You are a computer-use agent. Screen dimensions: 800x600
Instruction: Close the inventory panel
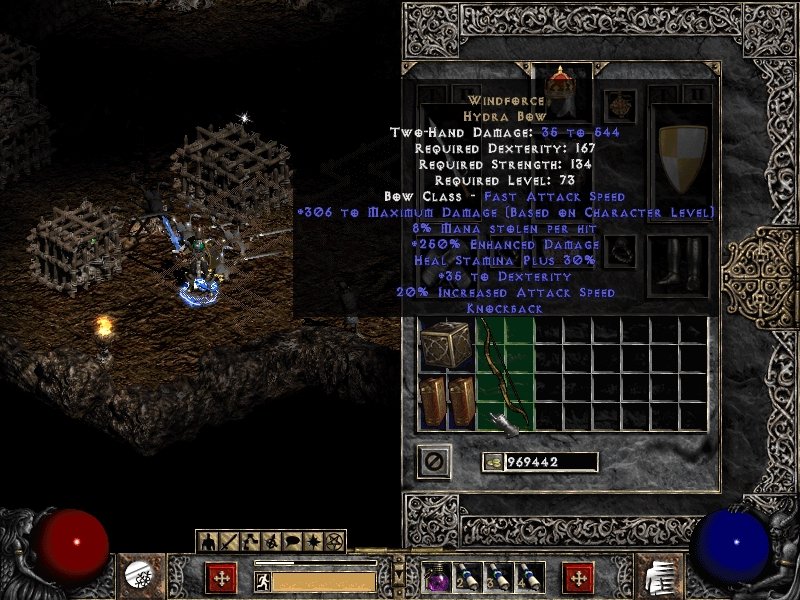point(434,461)
